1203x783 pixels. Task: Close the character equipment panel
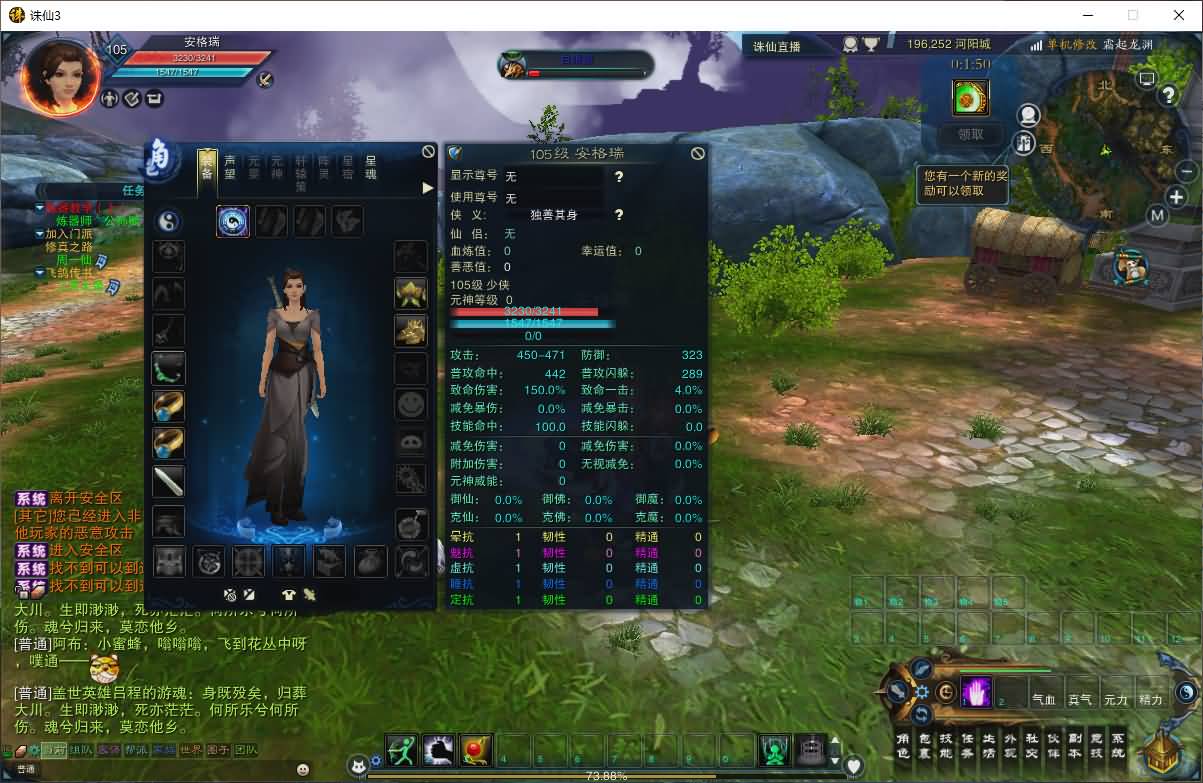coord(428,152)
